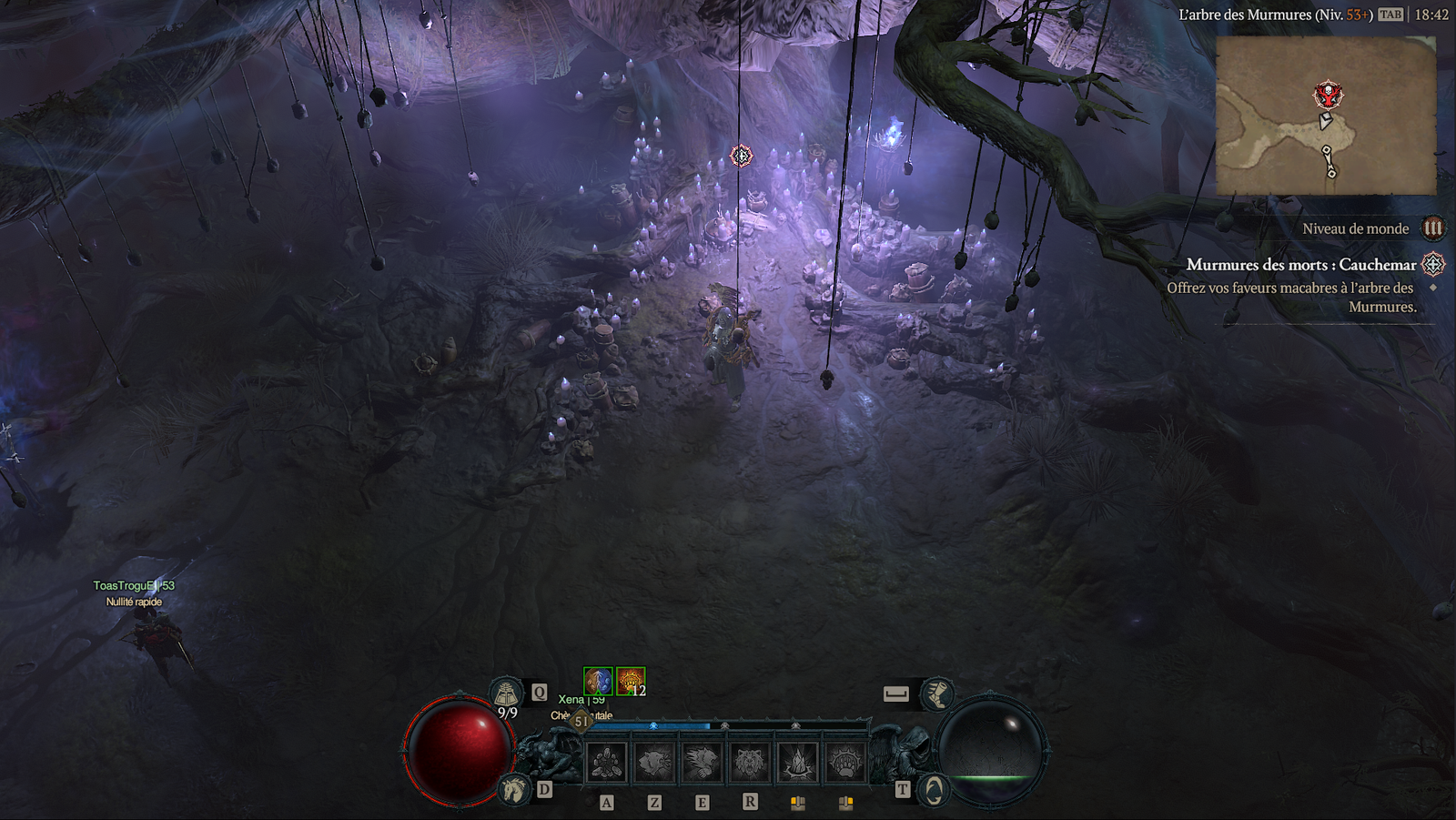Open the World Tier III emblem
Screen dimensions: 1456x820
[1433, 228]
